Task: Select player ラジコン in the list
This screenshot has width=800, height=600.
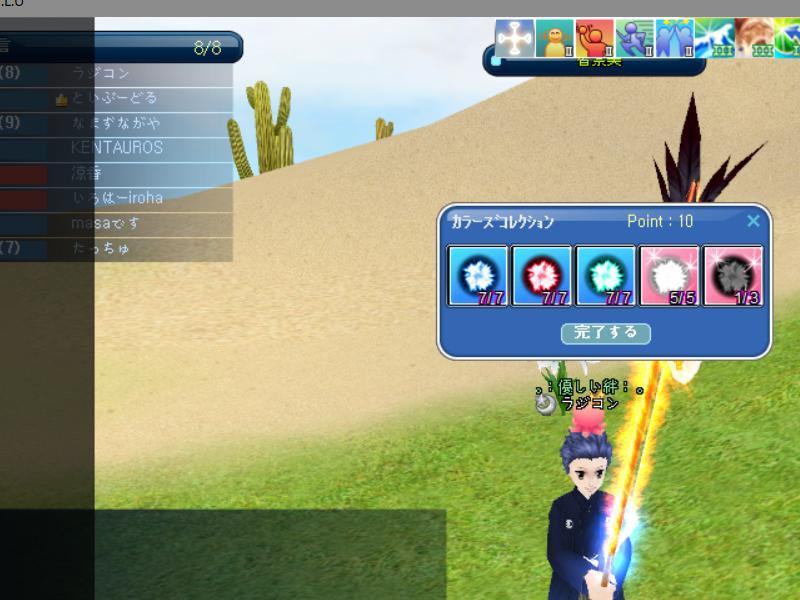Action: 101,74
